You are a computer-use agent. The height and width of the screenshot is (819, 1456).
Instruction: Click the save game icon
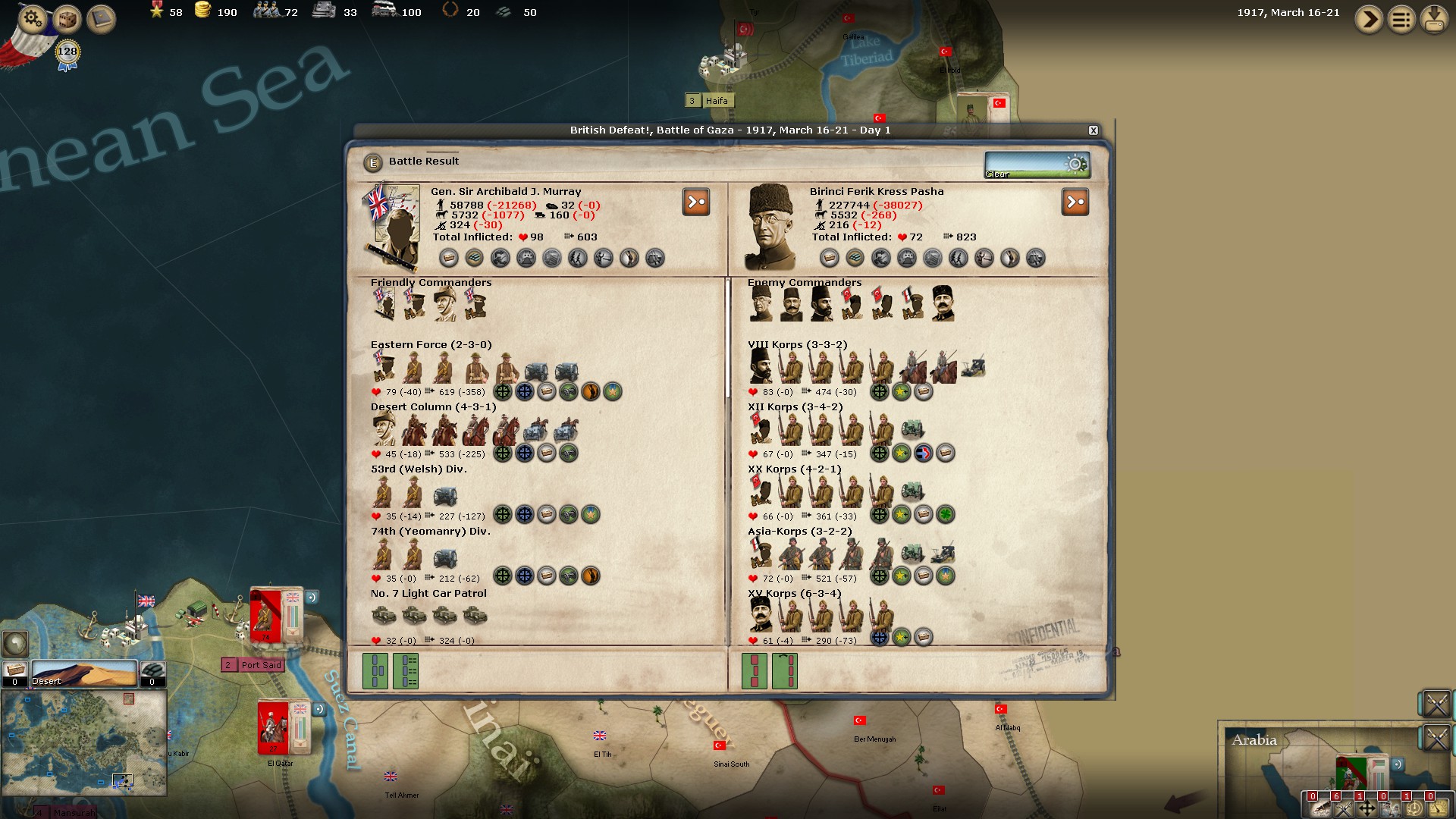pyautogui.click(x=1434, y=19)
